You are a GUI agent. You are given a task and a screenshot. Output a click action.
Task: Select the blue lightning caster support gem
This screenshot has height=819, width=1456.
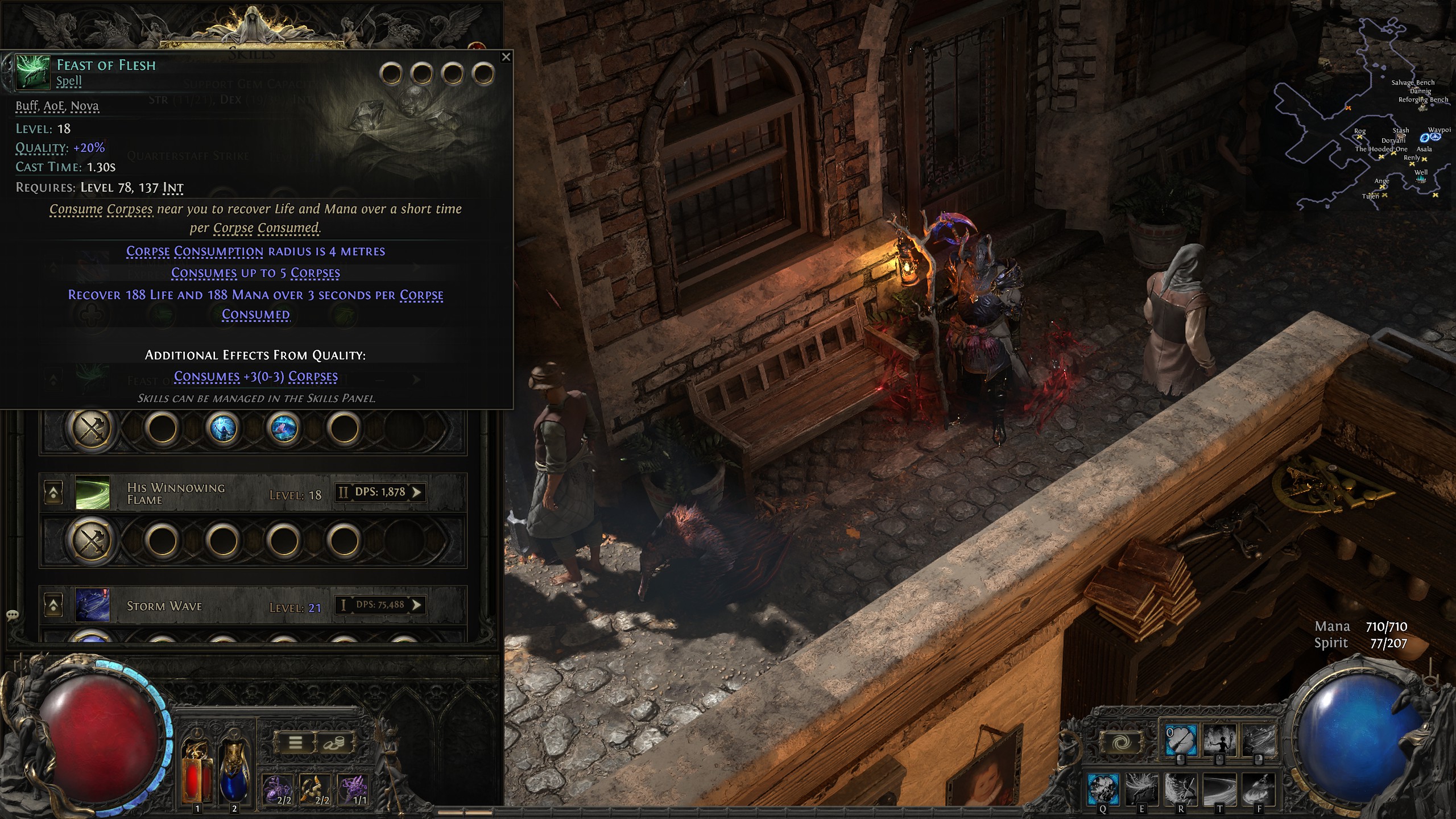tap(222, 428)
